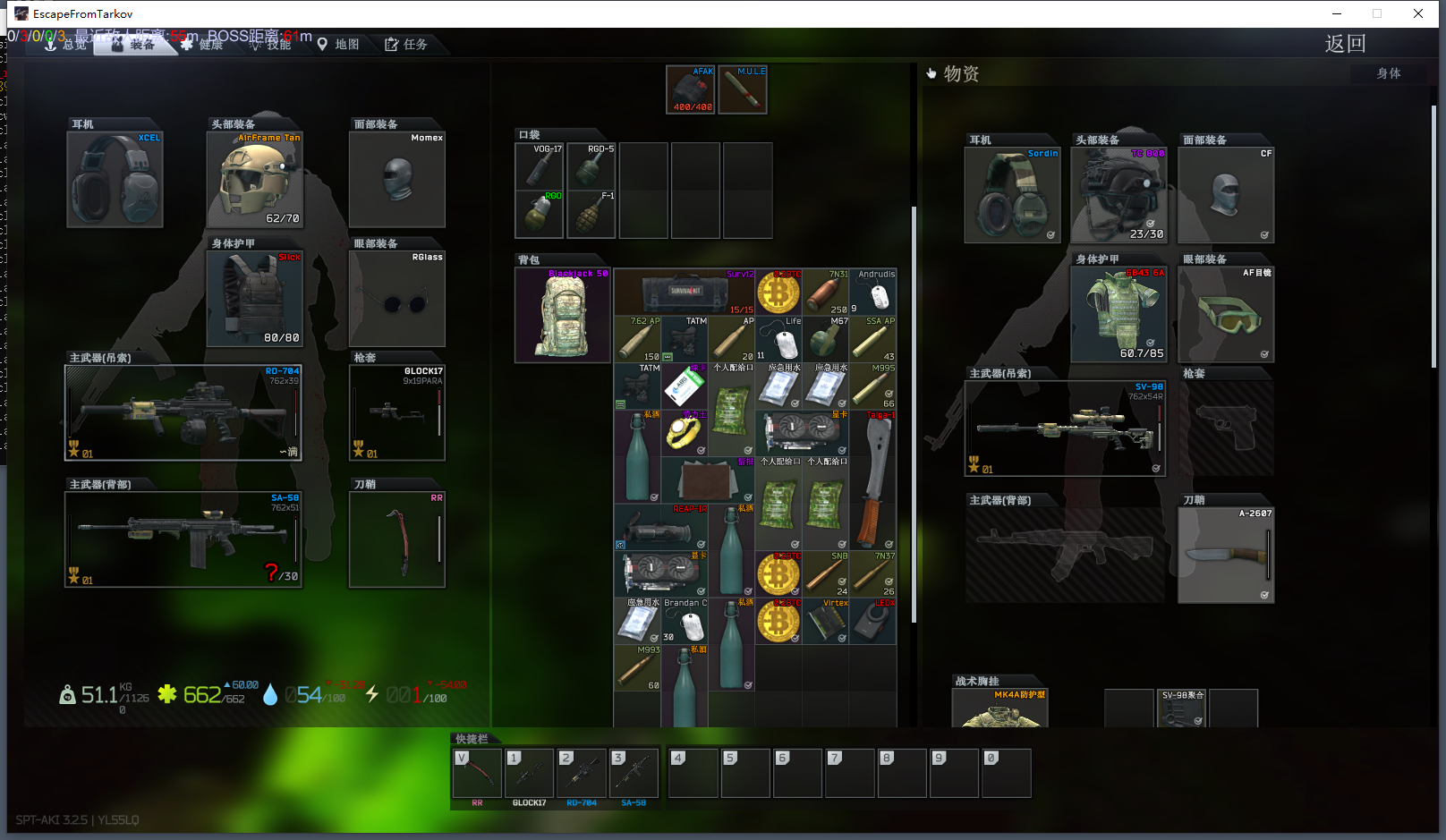Select the AFAK medkit item
This screenshot has width=1446, height=840.
pos(691,89)
